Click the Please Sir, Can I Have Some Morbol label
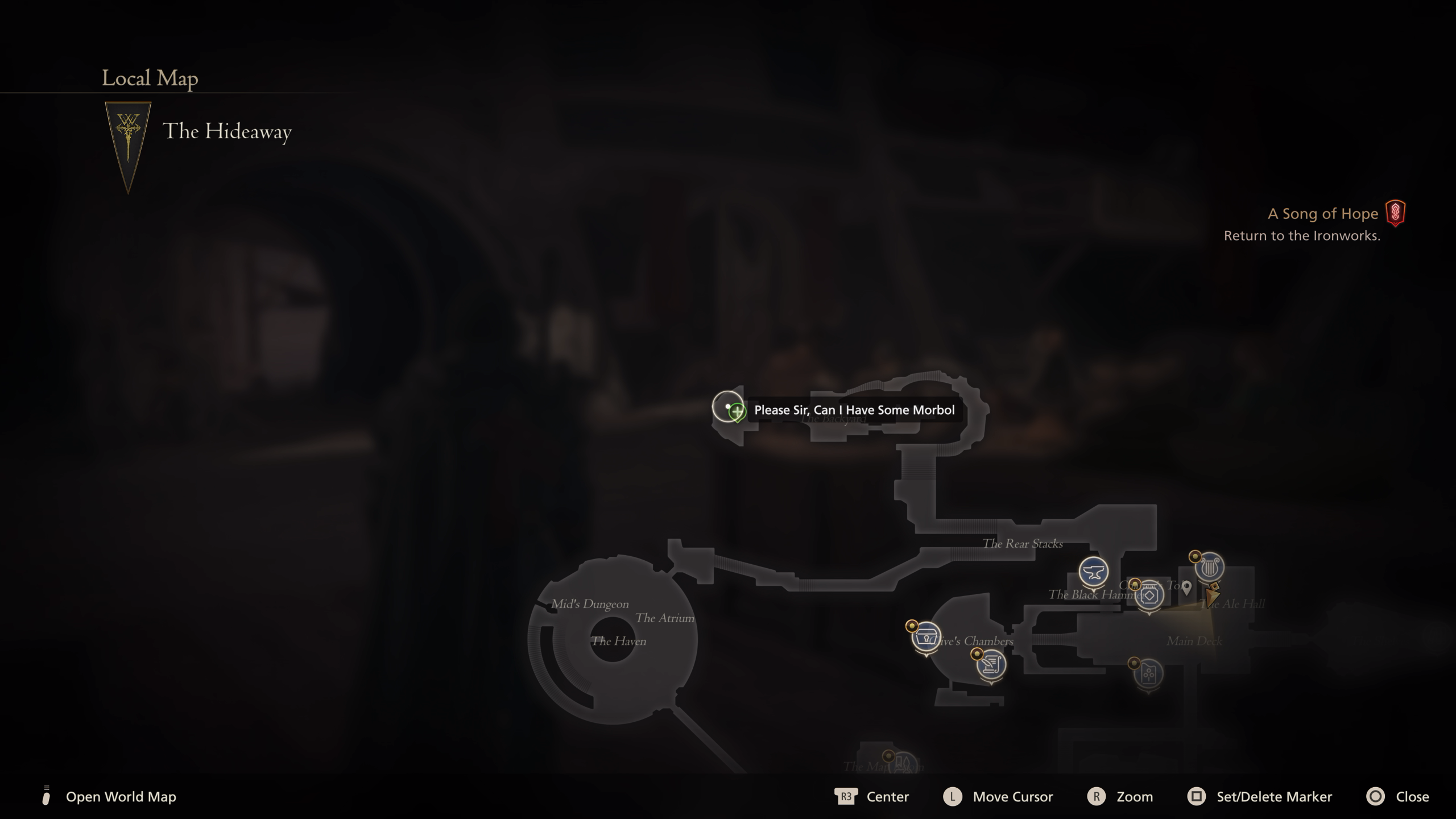Viewport: 1456px width, 819px height. tap(854, 410)
